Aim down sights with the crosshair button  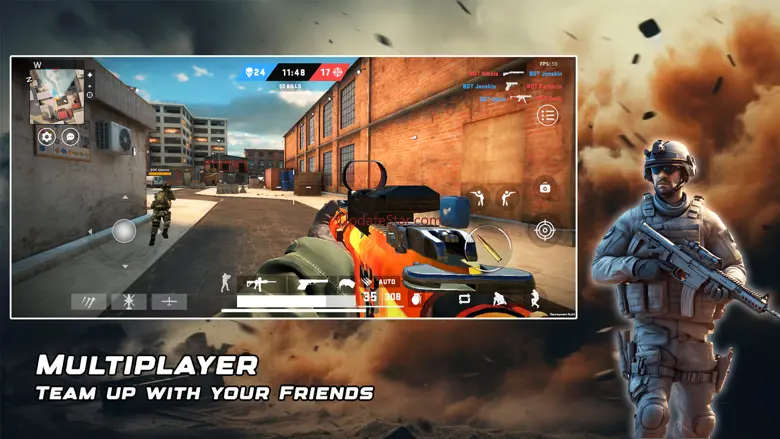544,230
